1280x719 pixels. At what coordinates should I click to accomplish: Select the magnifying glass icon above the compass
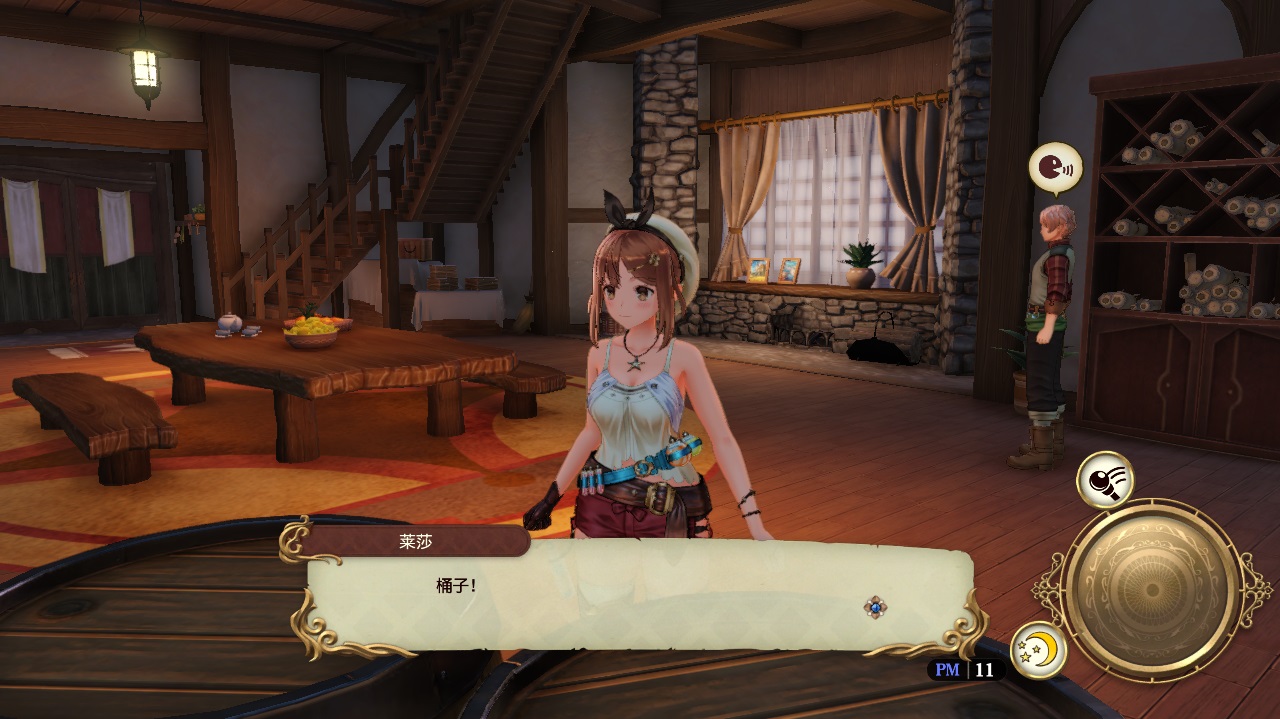point(1104,480)
